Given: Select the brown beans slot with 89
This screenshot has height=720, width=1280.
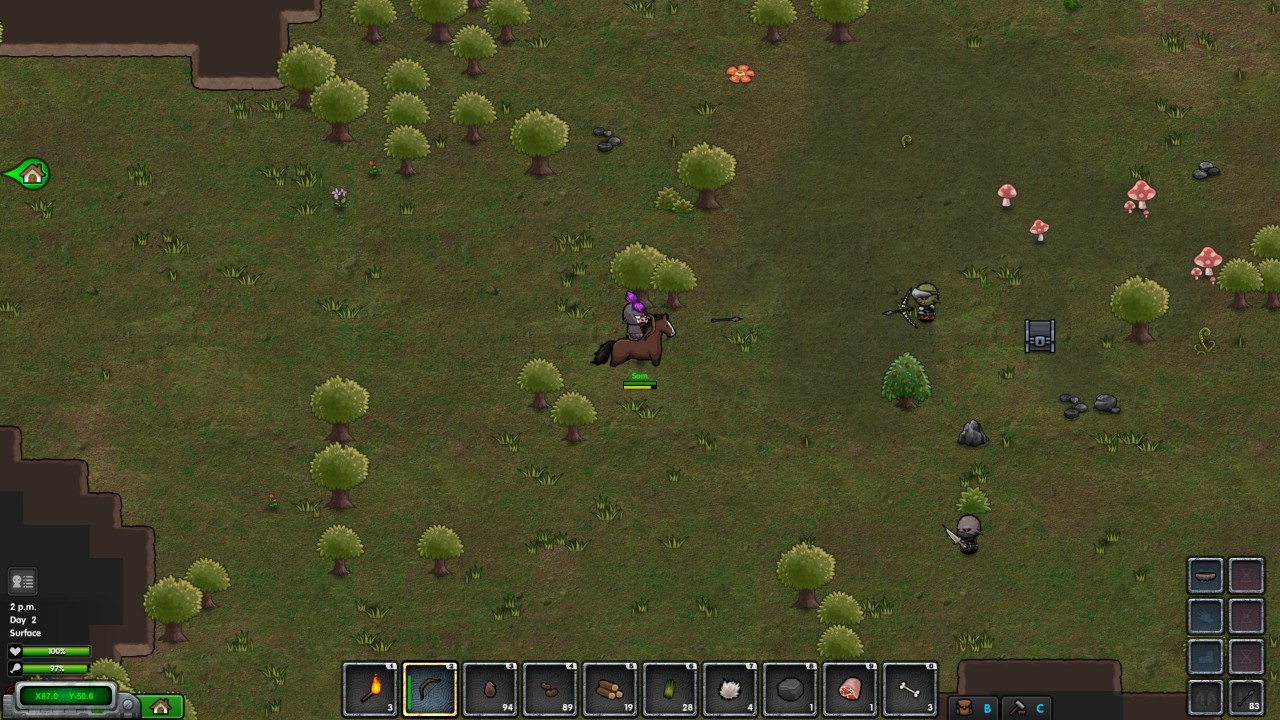Looking at the screenshot, I should [x=550, y=690].
